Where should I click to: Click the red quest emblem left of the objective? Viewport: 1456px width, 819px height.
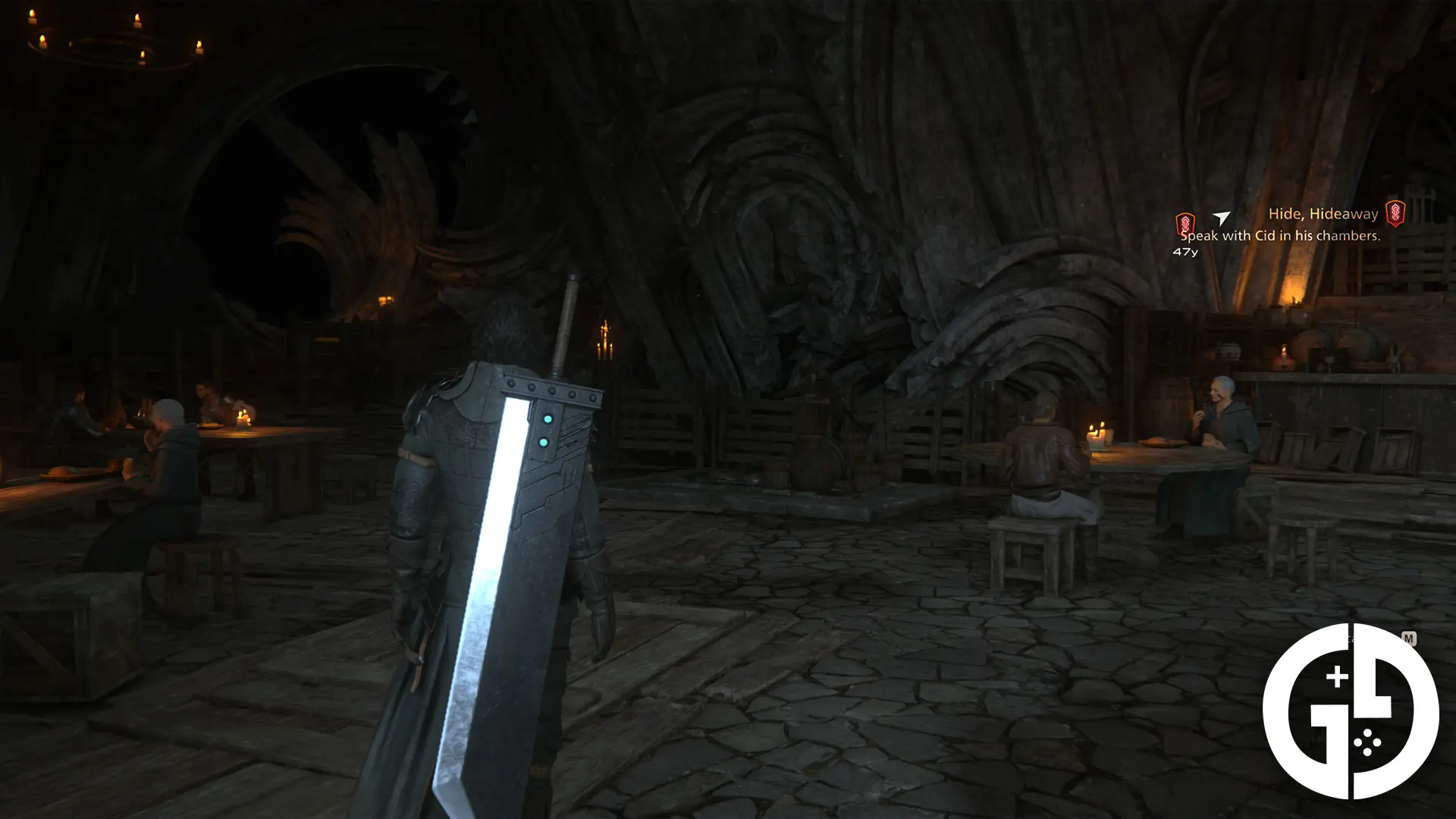coord(1185,223)
